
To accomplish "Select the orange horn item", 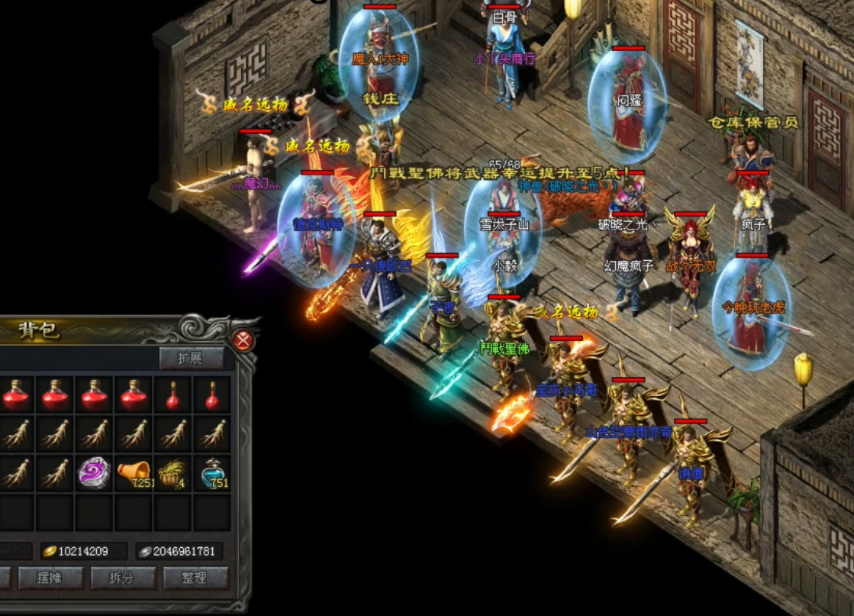I will click(x=133, y=471).
